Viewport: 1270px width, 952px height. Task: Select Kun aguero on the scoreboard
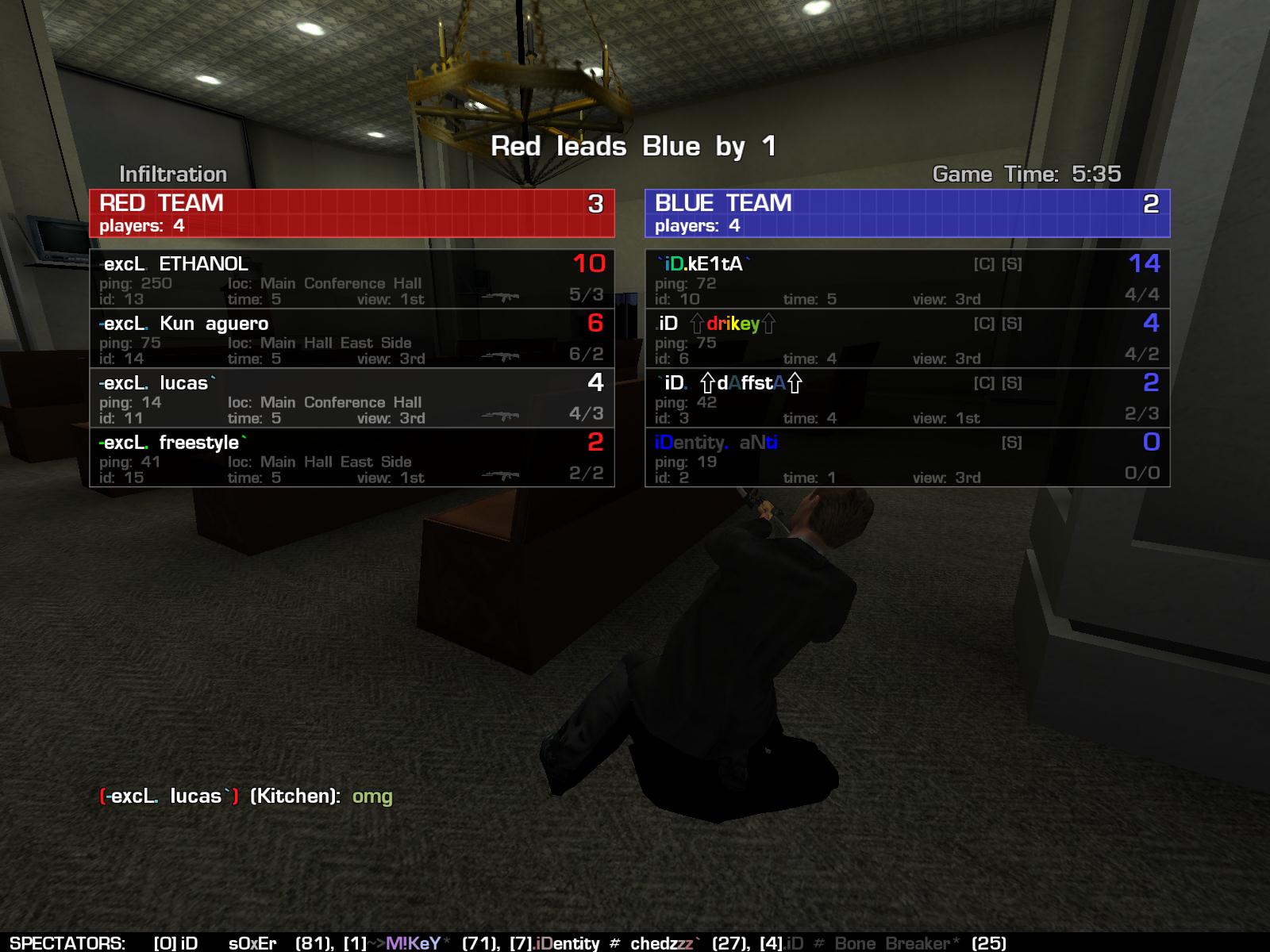(352, 339)
